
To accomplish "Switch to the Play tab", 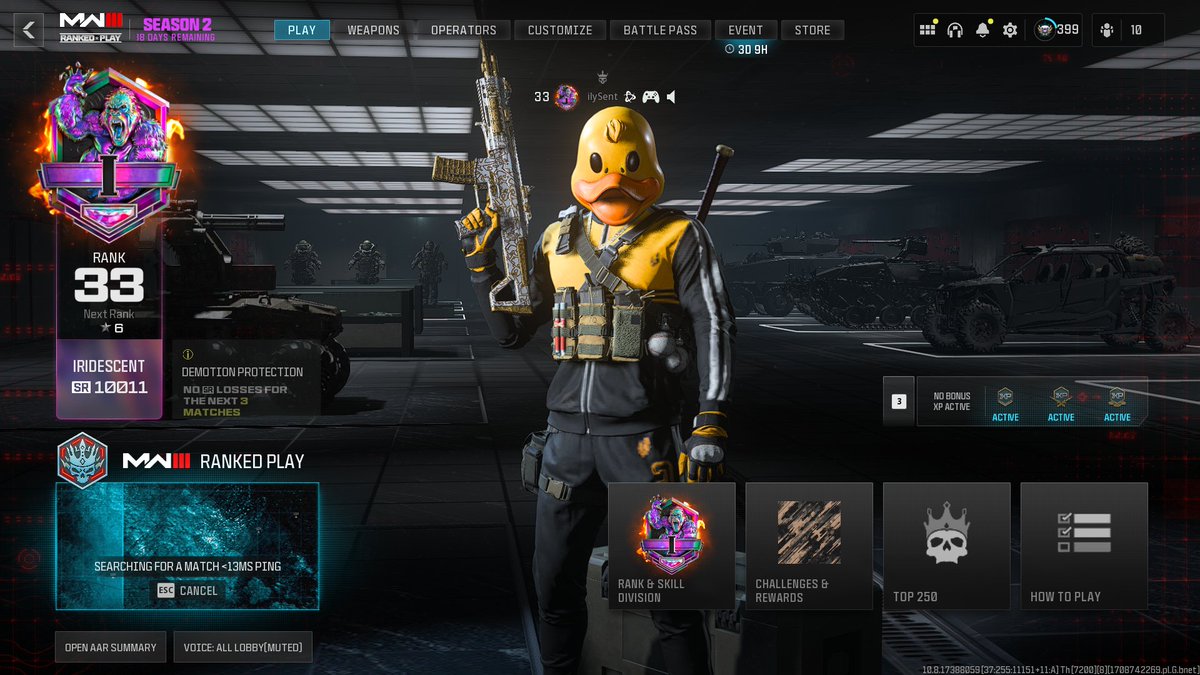I will pyautogui.click(x=301, y=30).
